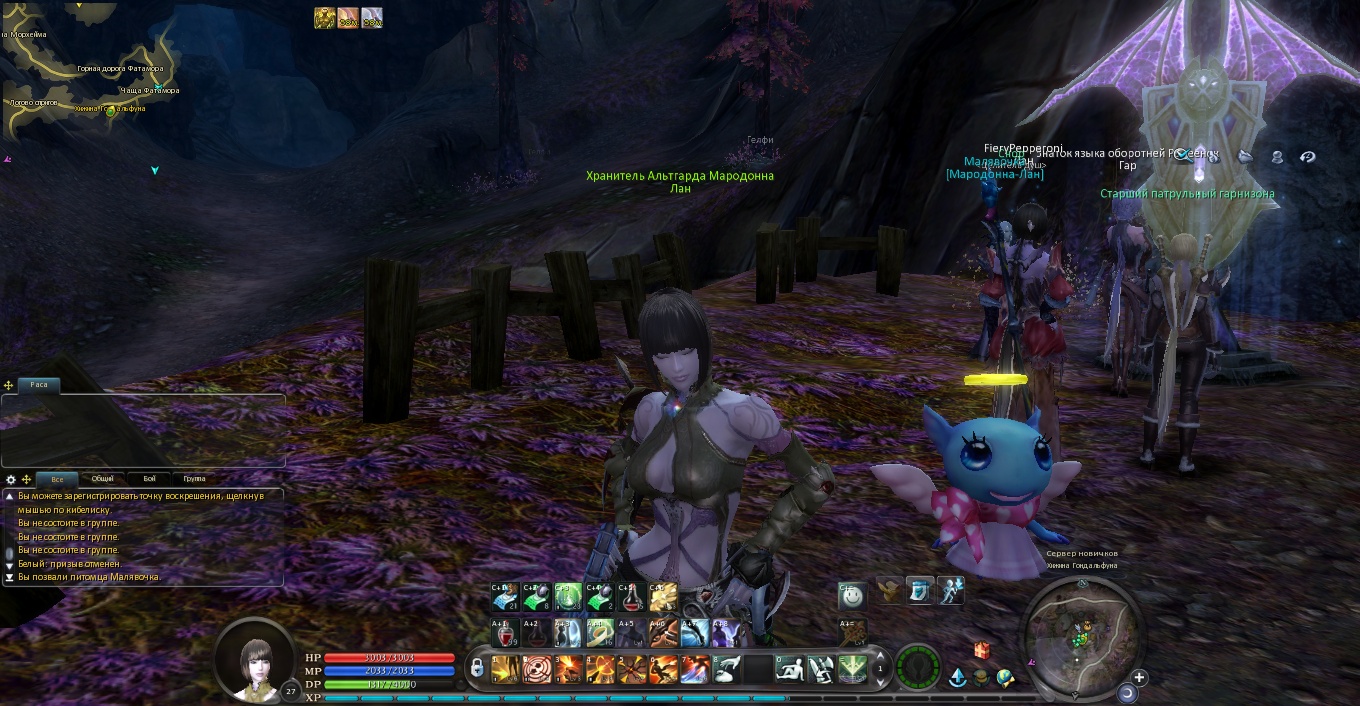Switch to the Общий chat tab
The width and height of the screenshot is (1360, 706).
pos(102,479)
